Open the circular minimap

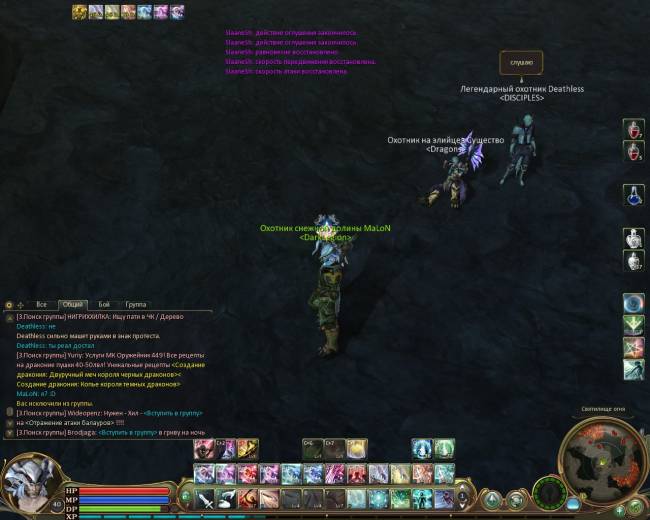point(601,460)
